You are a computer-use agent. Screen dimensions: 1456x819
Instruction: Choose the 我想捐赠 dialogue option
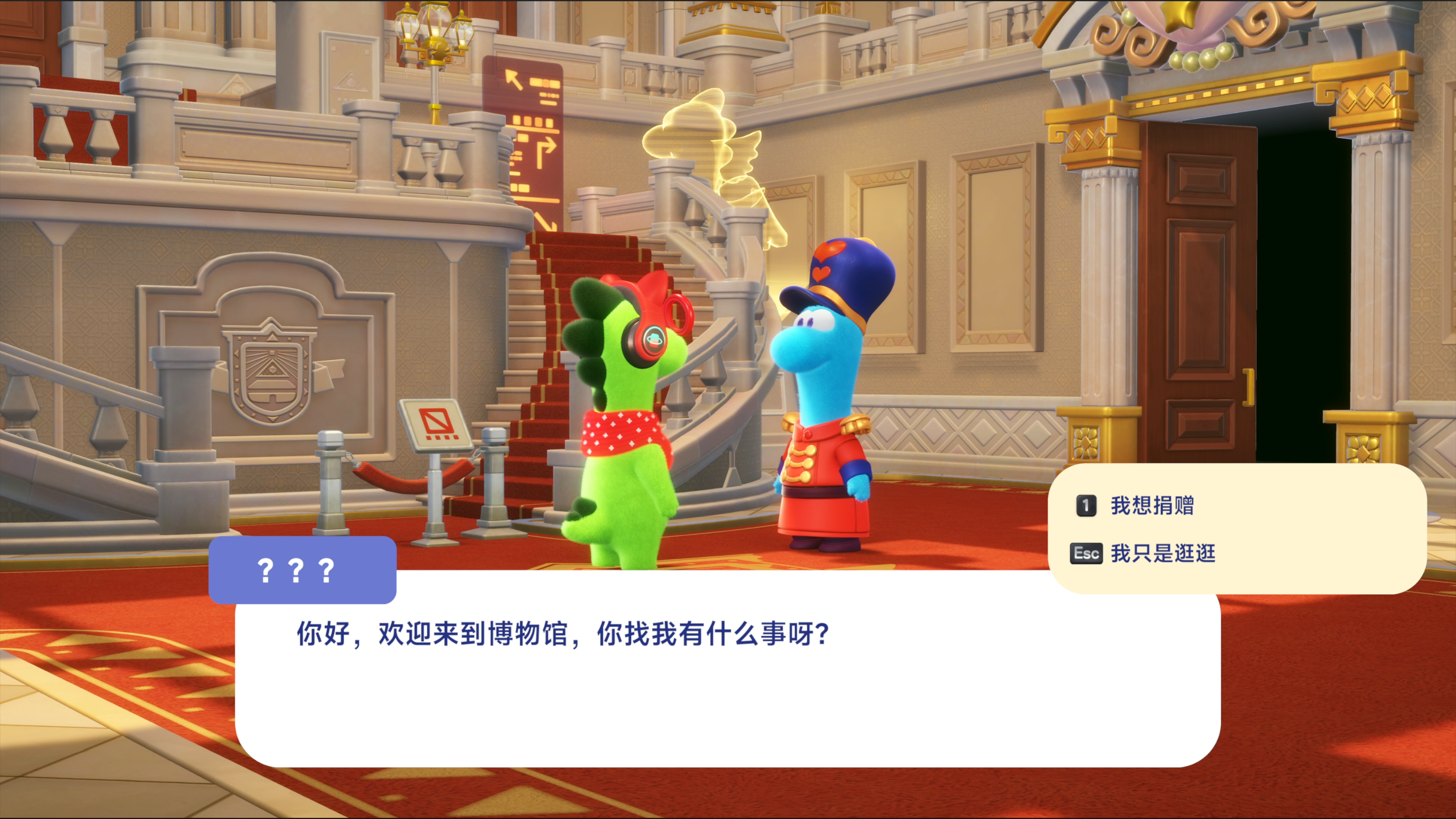pos(1152,505)
